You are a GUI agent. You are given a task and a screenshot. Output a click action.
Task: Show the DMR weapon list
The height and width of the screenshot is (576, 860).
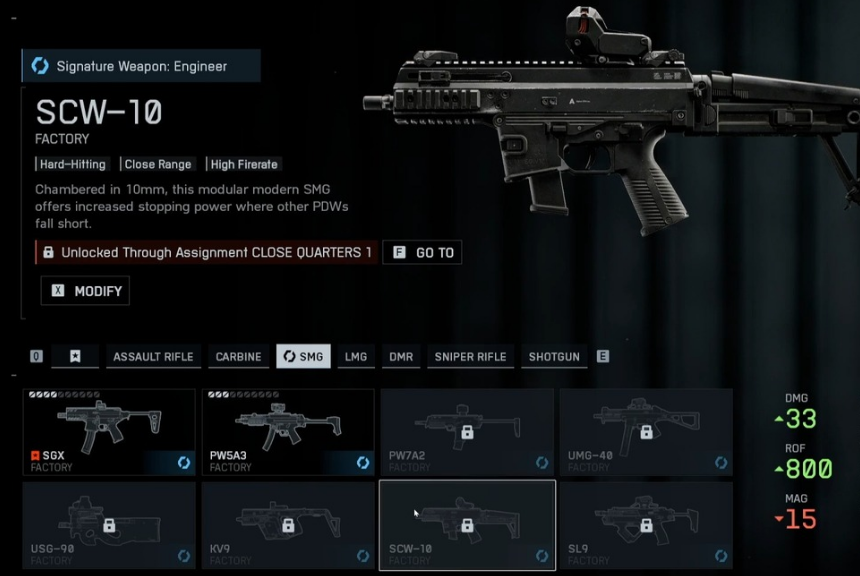400,357
